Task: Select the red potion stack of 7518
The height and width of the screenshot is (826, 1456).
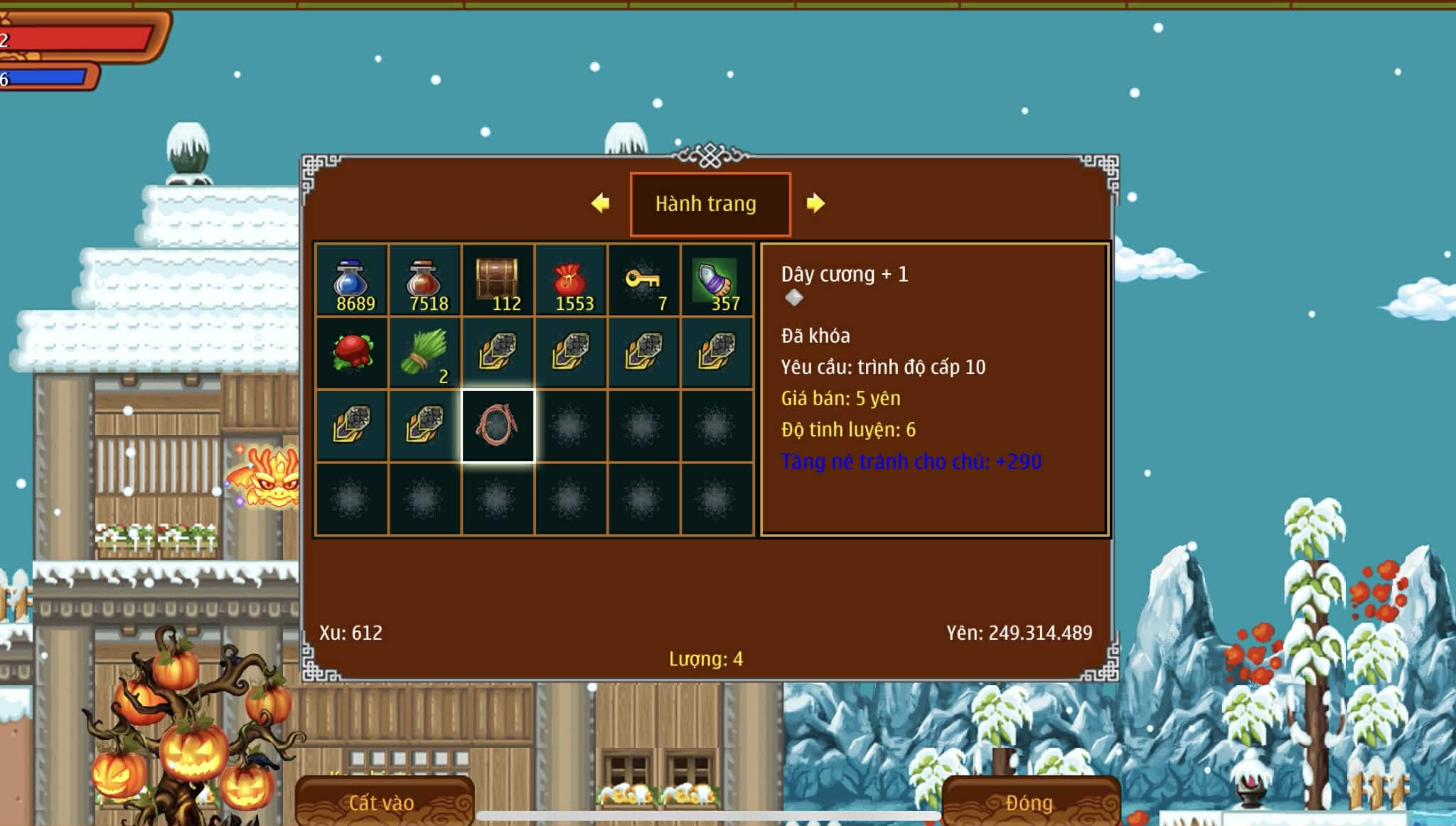Action: [425, 281]
